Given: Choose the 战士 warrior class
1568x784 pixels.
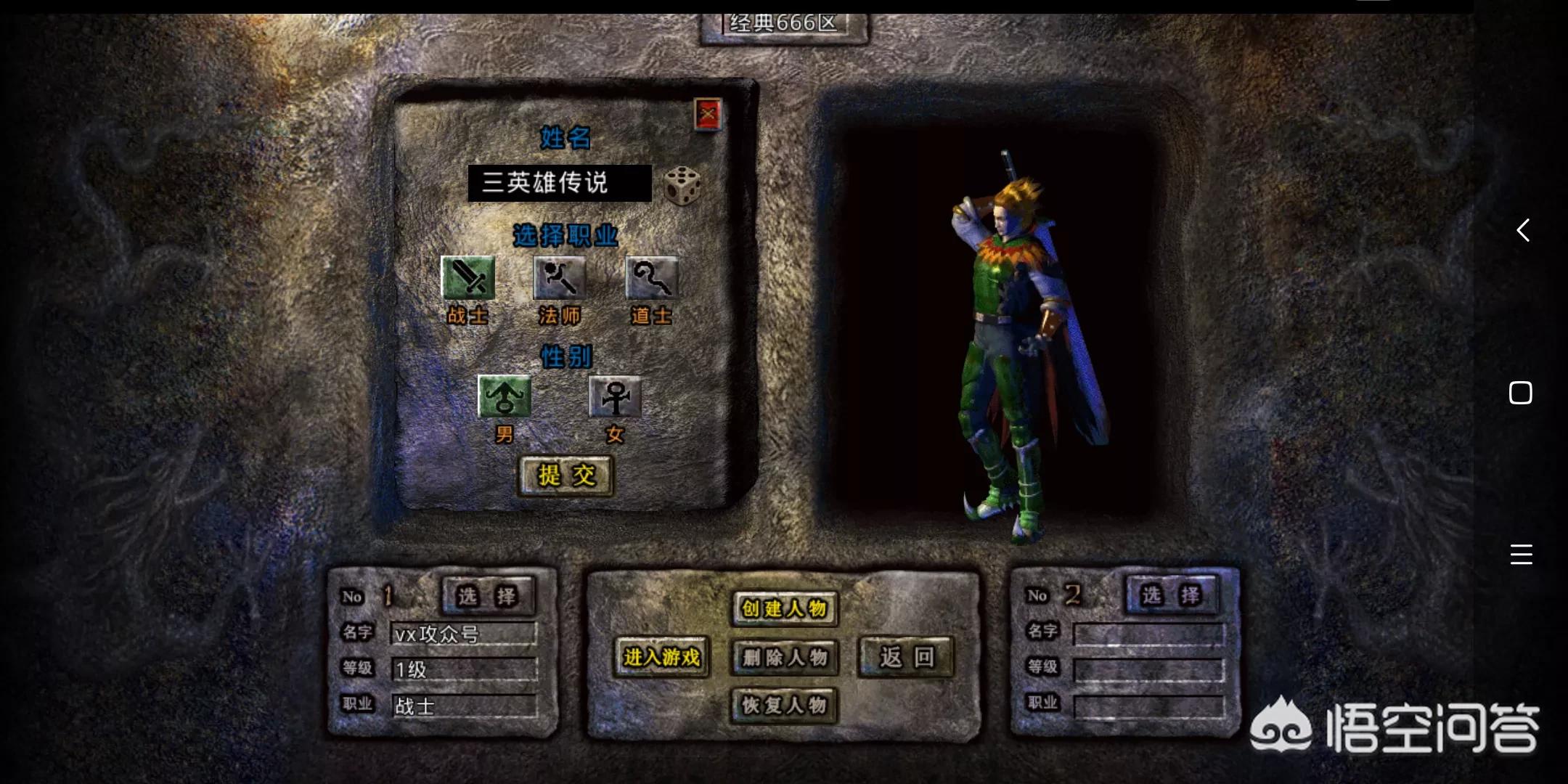Looking at the screenshot, I should tap(468, 278).
